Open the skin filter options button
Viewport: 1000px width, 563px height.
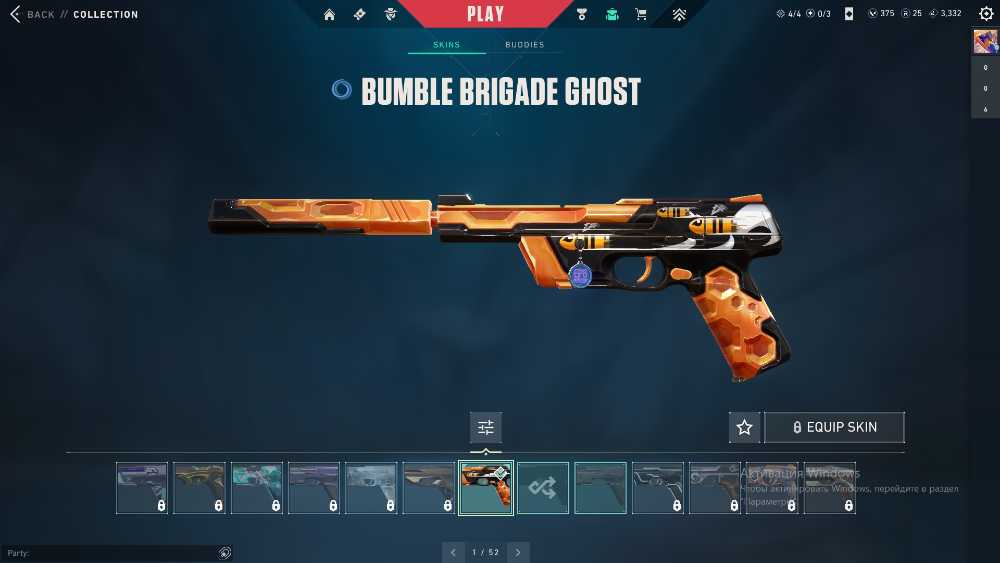coord(486,427)
